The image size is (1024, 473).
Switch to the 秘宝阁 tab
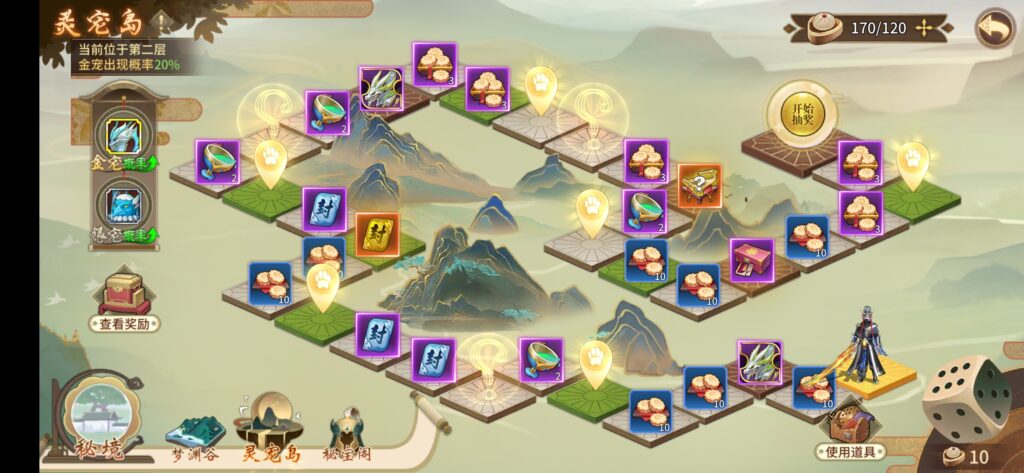(x=348, y=434)
